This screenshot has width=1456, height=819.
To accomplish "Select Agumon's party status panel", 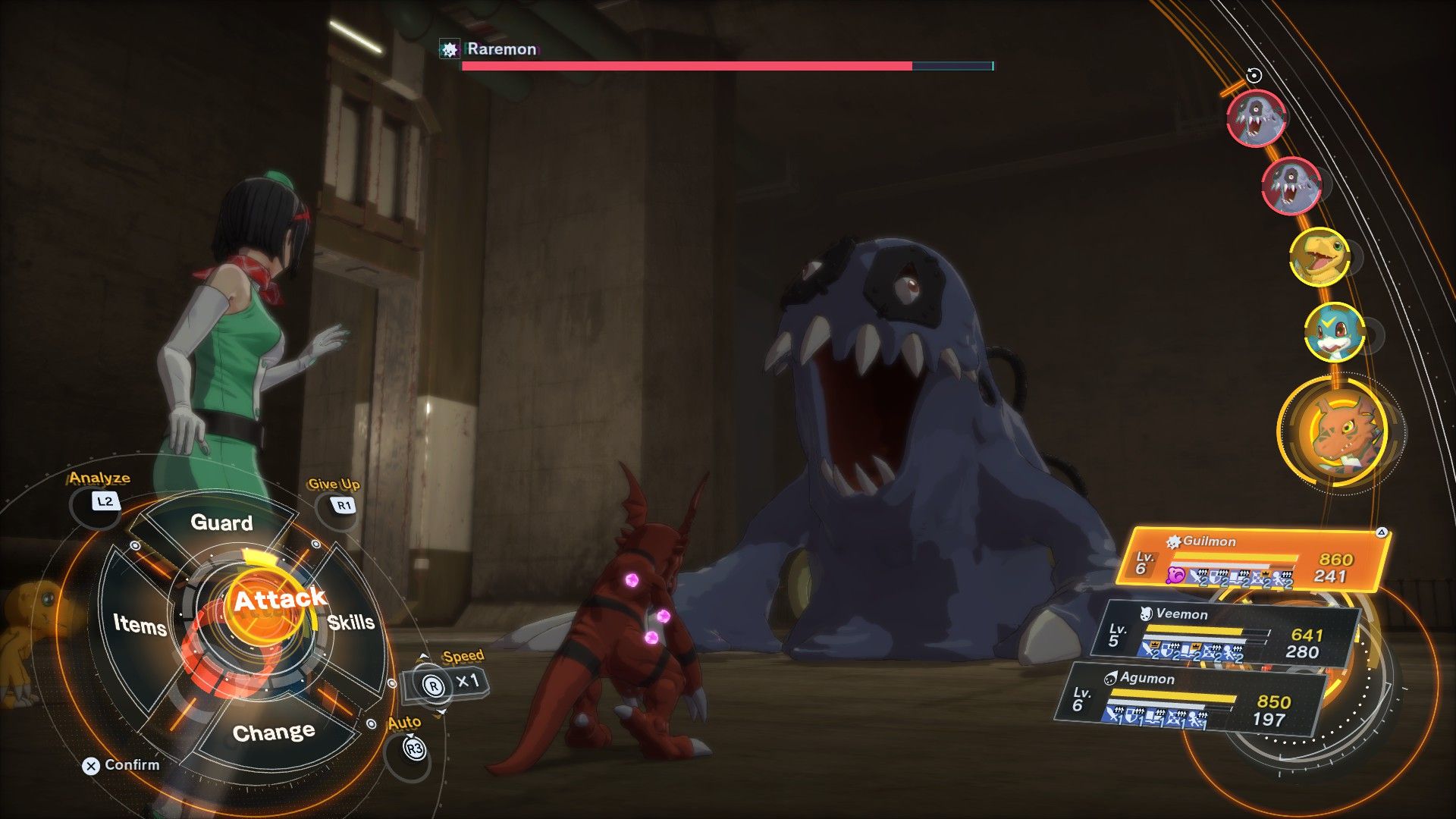I will (1191, 698).
